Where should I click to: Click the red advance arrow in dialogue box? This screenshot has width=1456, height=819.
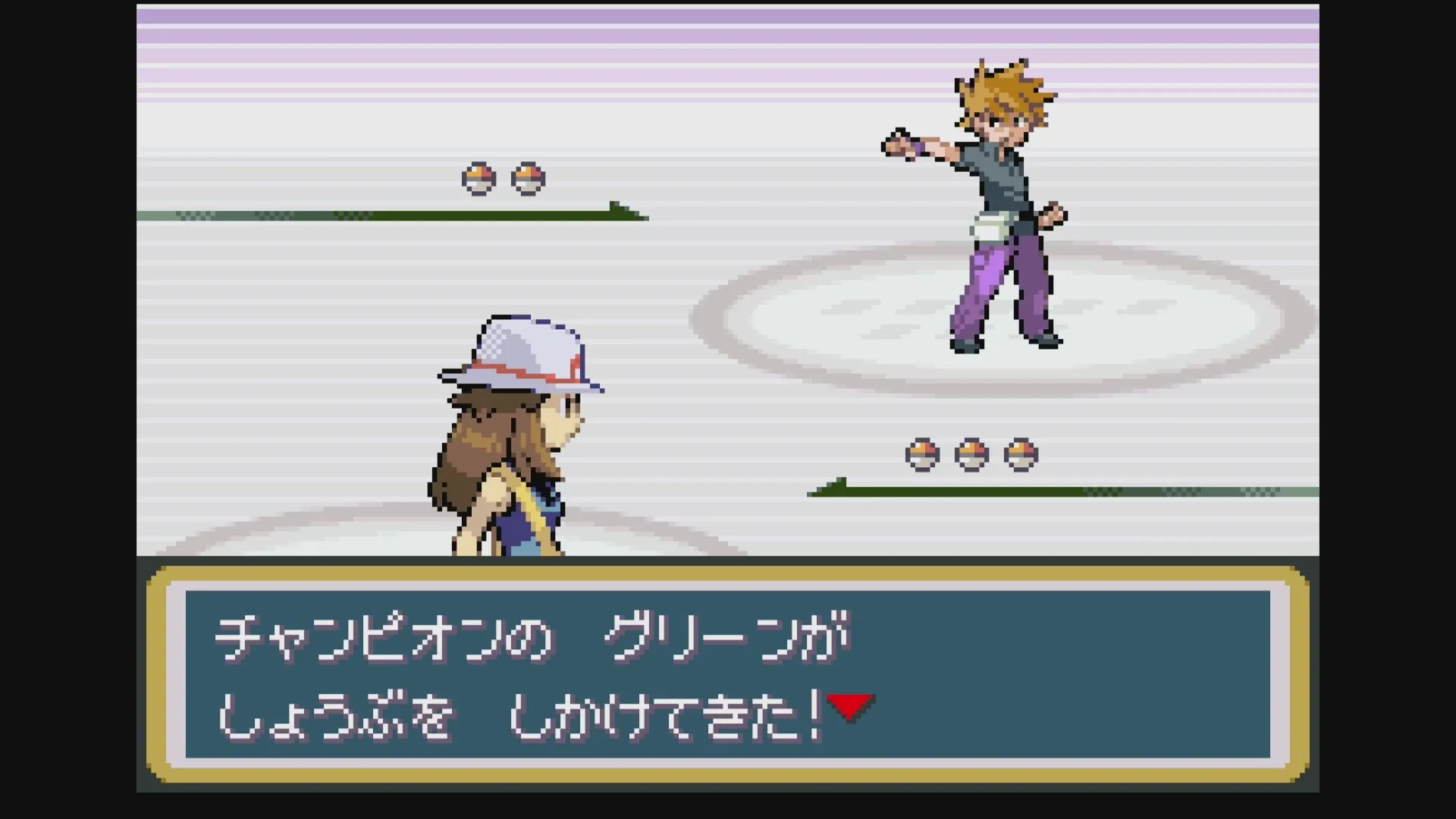tap(851, 705)
